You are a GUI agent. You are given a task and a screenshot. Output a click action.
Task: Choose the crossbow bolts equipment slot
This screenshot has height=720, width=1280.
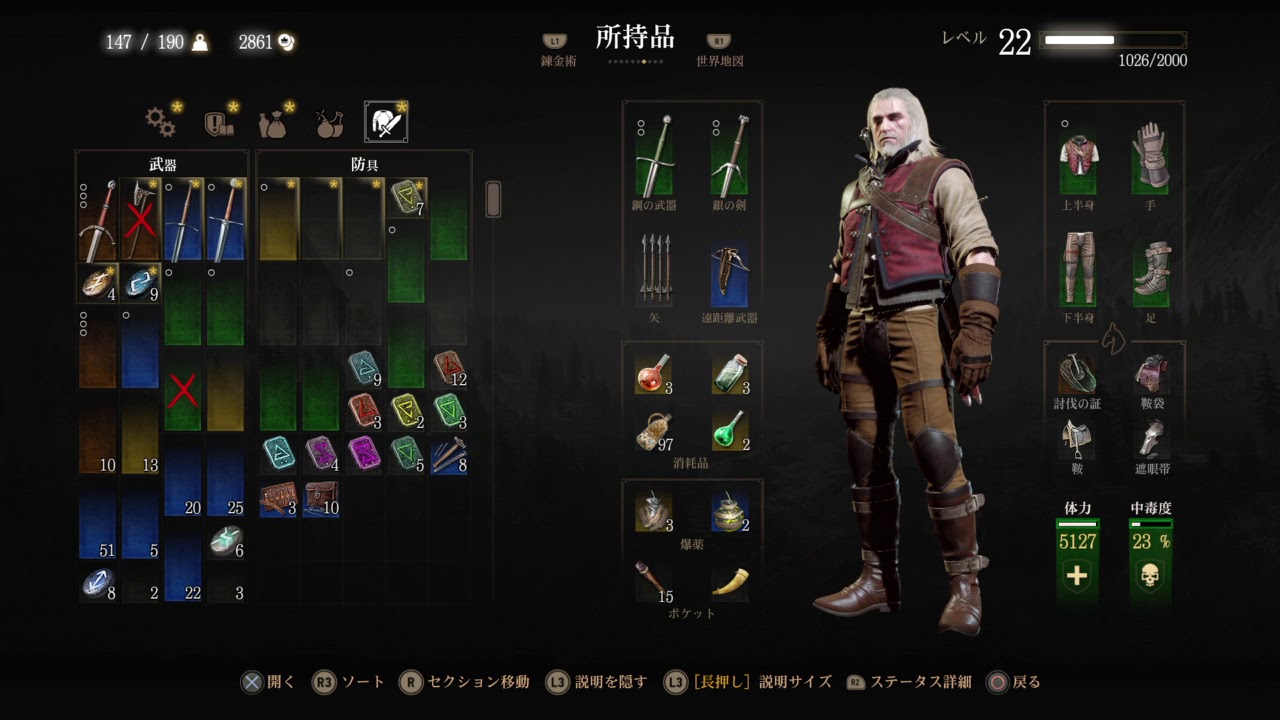(655, 270)
